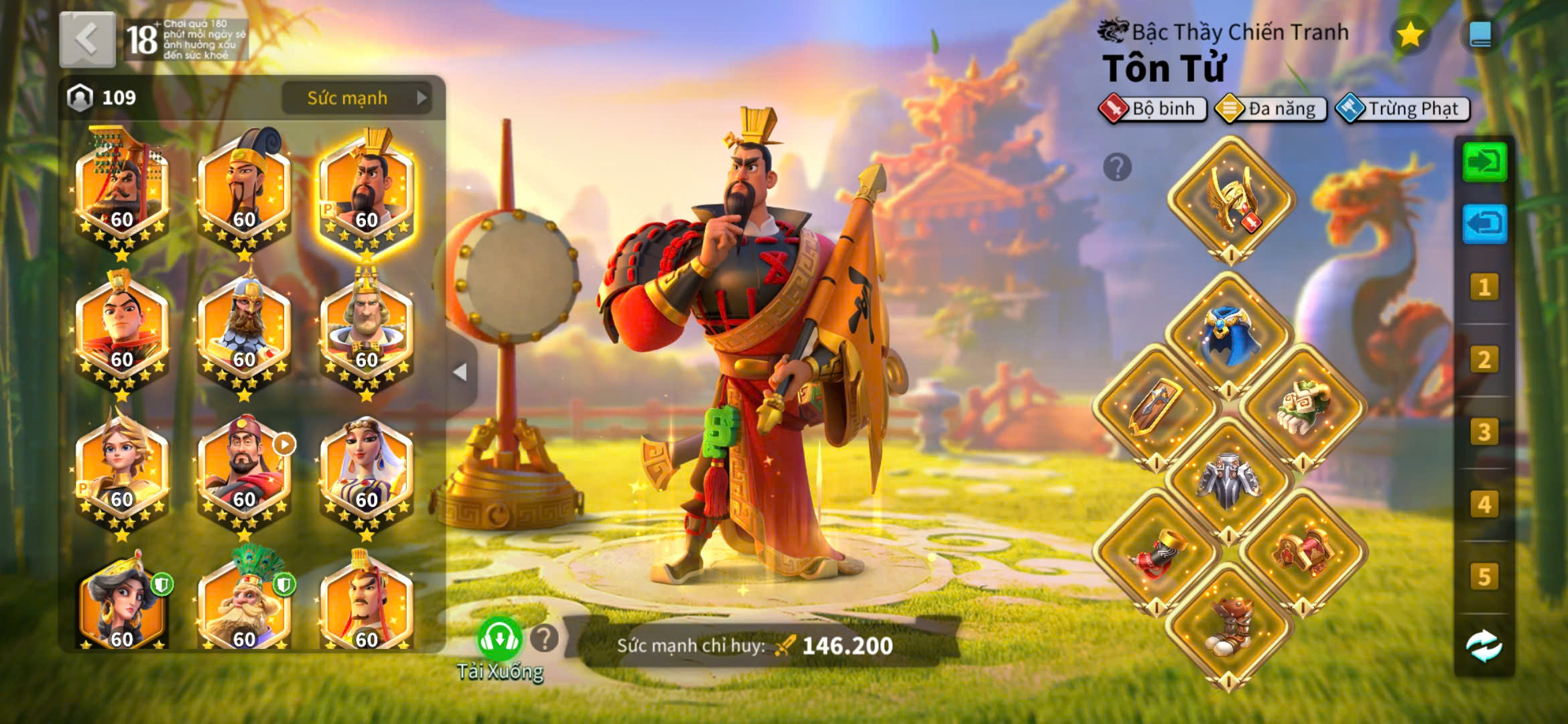Select the green gloves equipment slot
Screen dimensions: 1568x724
(1303, 406)
